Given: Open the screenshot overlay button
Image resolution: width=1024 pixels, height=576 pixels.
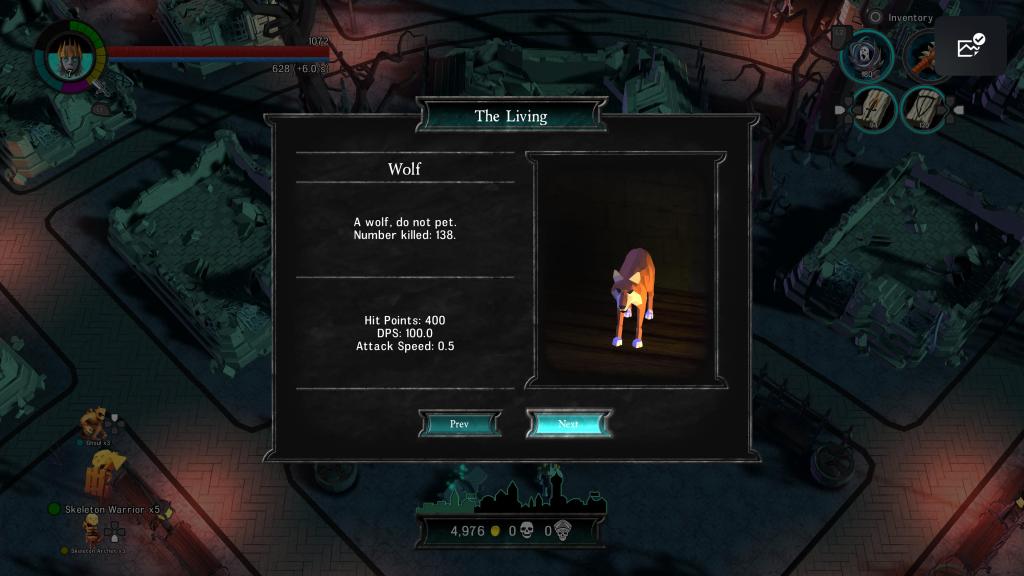Looking at the screenshot, I should (971, 47).
